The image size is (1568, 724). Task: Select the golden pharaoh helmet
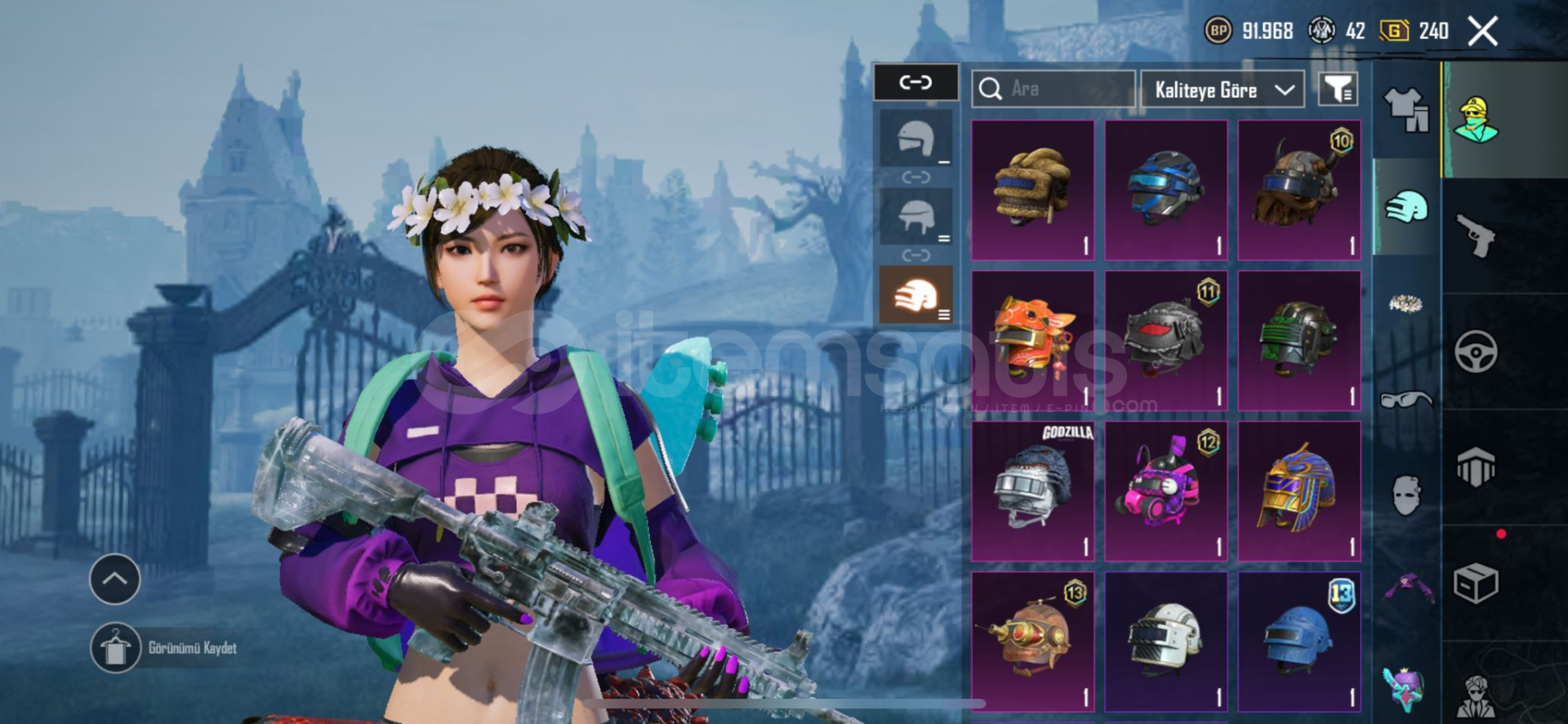tap(1298, 491)
